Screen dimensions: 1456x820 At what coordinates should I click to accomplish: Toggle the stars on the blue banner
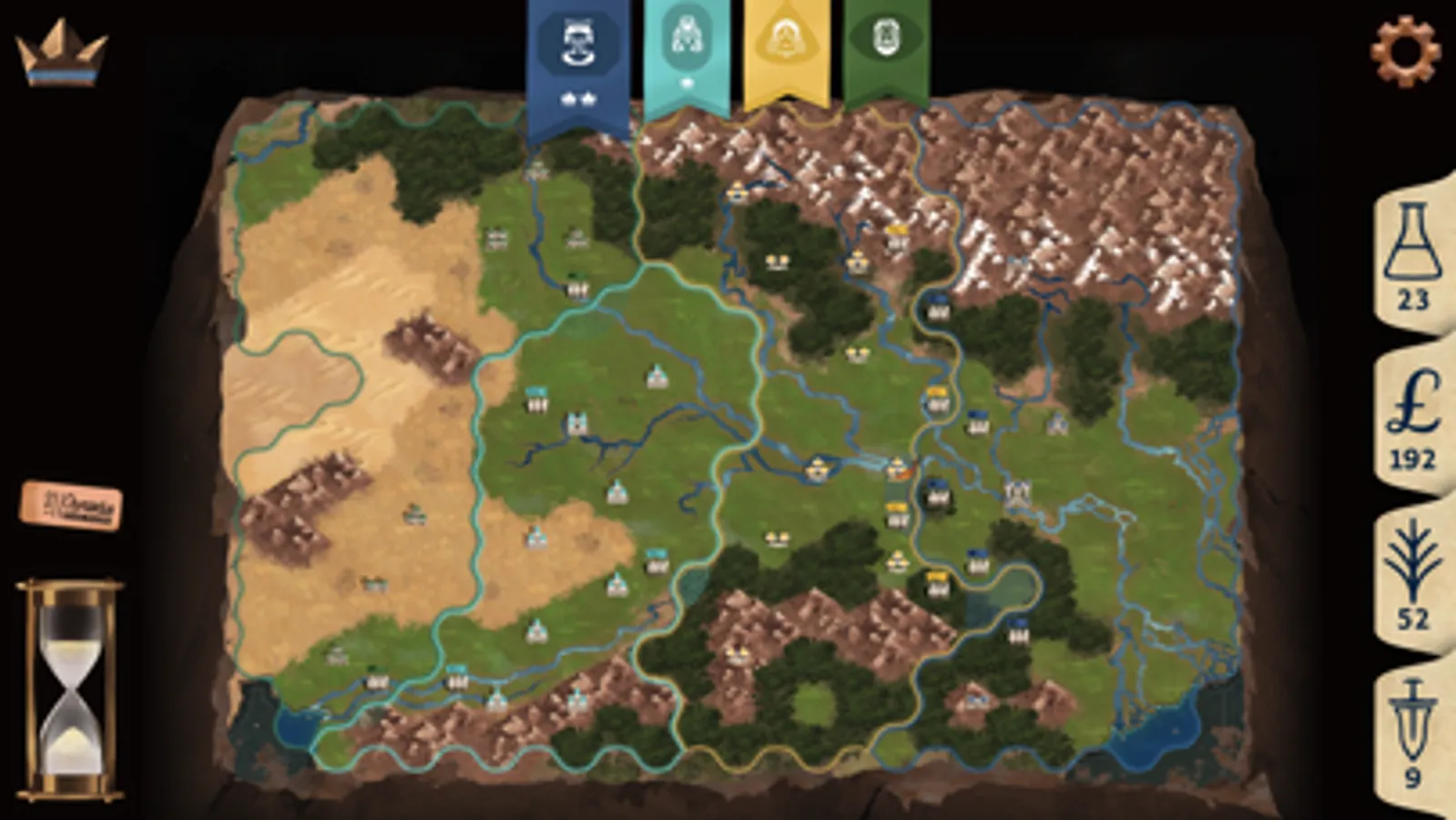coord(580,98)
